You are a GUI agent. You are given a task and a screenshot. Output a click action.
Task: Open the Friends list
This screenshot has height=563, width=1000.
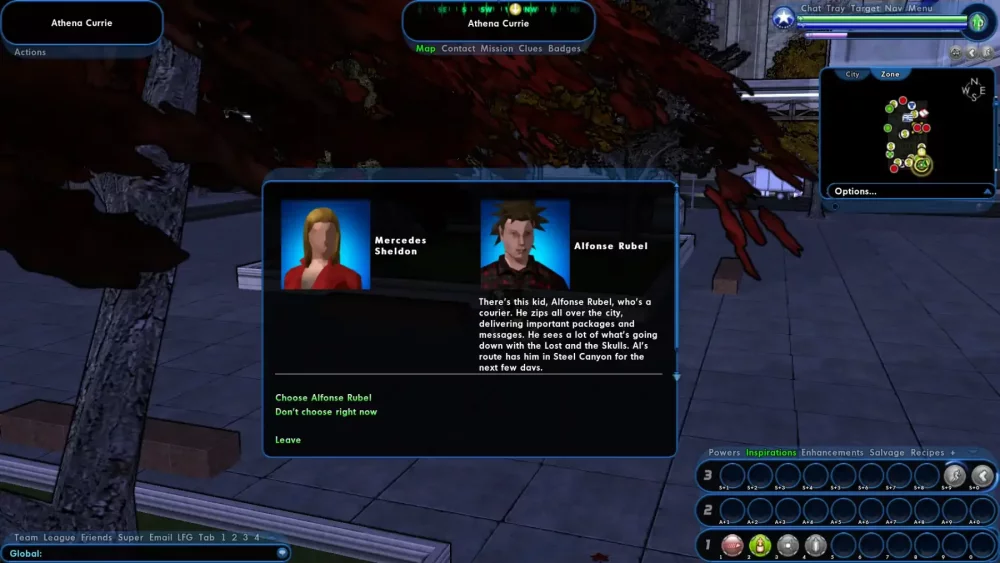click(96, 538)
